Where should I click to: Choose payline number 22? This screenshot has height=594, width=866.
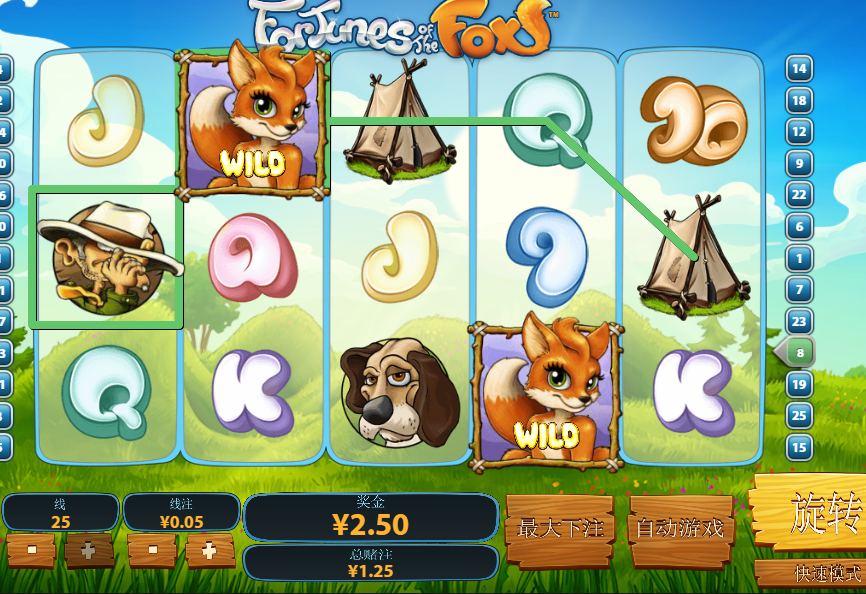799,194
